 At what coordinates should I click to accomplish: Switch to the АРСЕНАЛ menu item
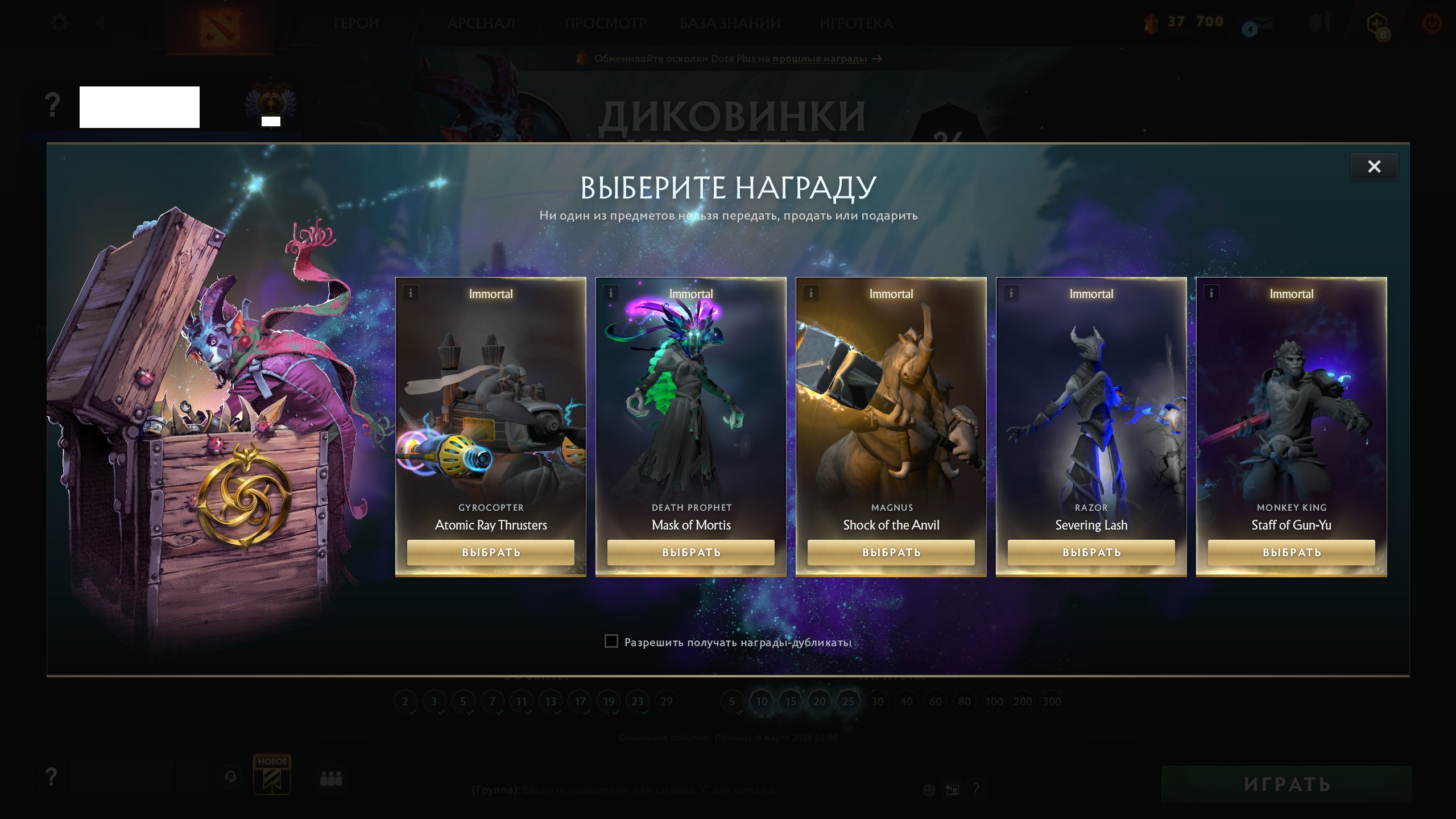click(481, 24)
